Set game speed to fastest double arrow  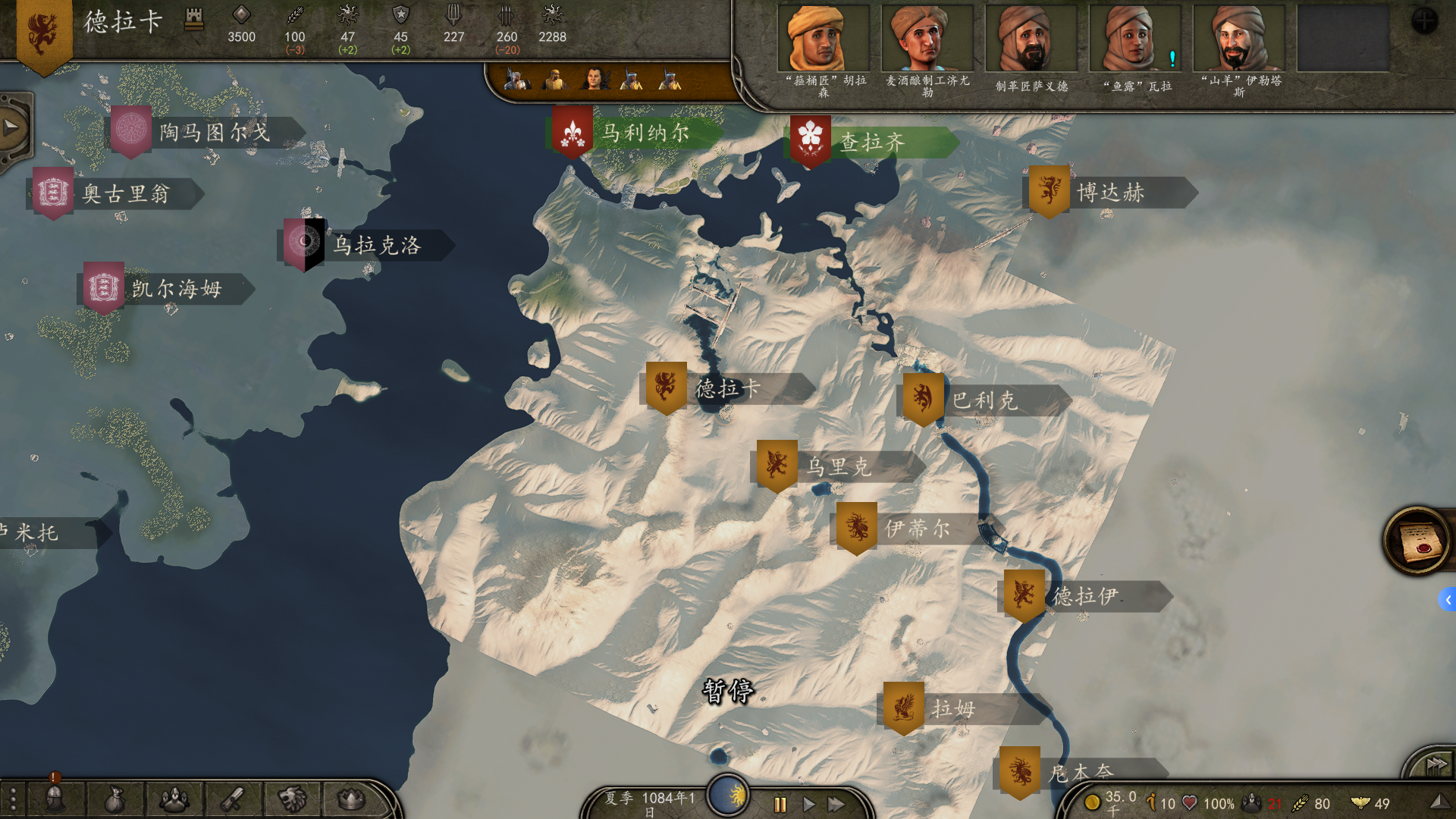836,804
